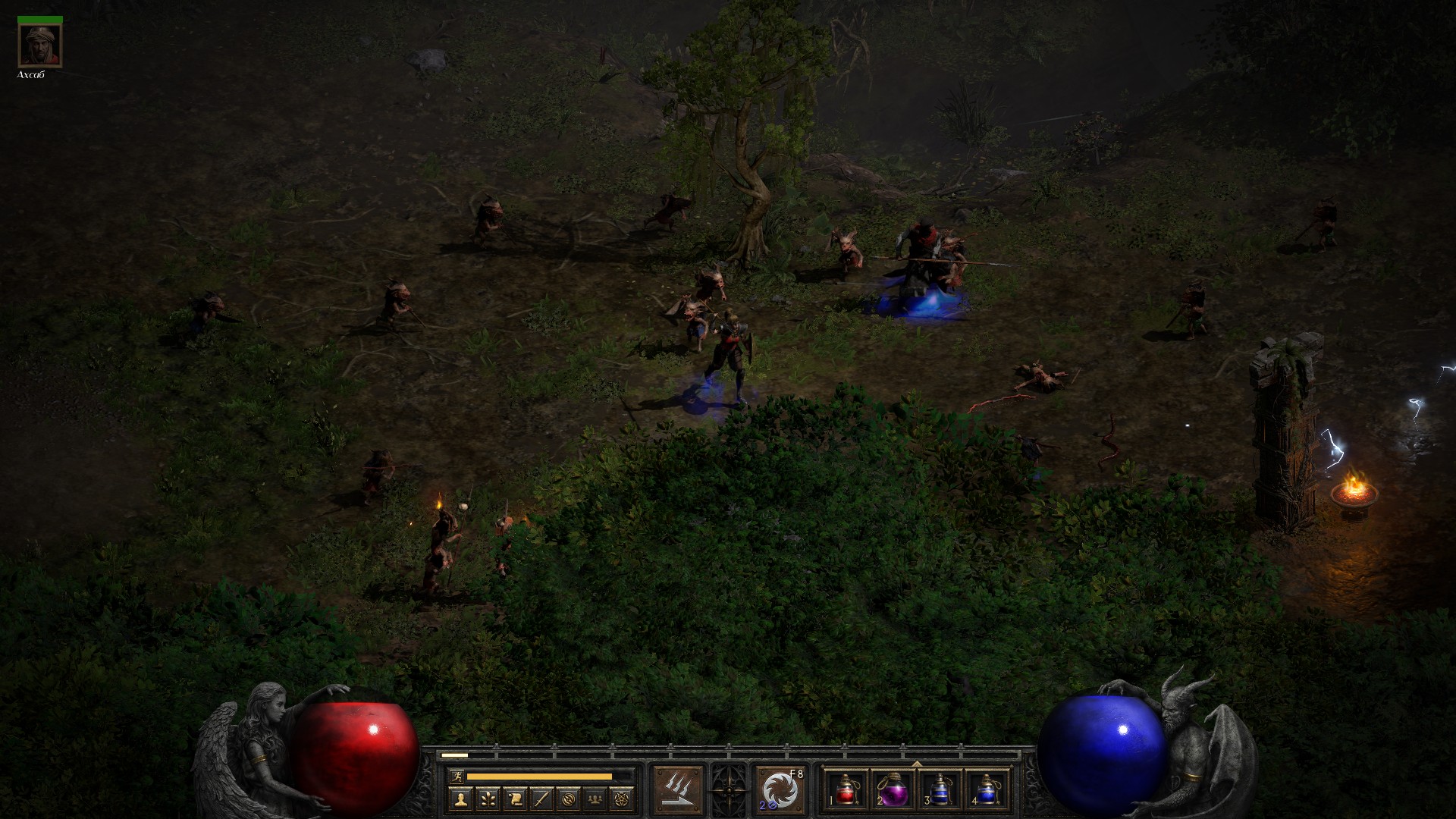Expand the potion belt arrow

[x=917, y=763]
